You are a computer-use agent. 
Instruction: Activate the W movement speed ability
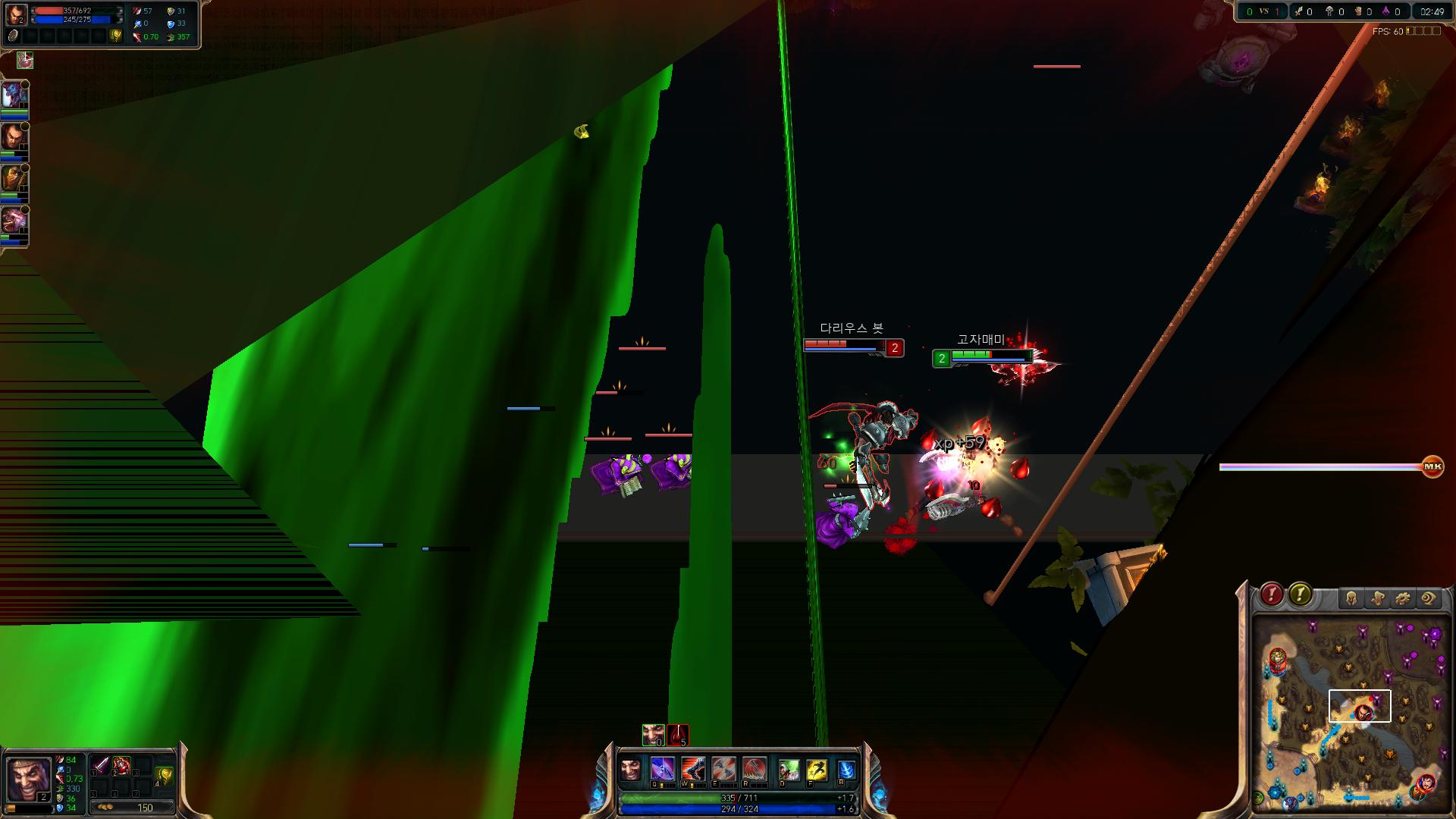pyautogui.click(x=693, y=768)
